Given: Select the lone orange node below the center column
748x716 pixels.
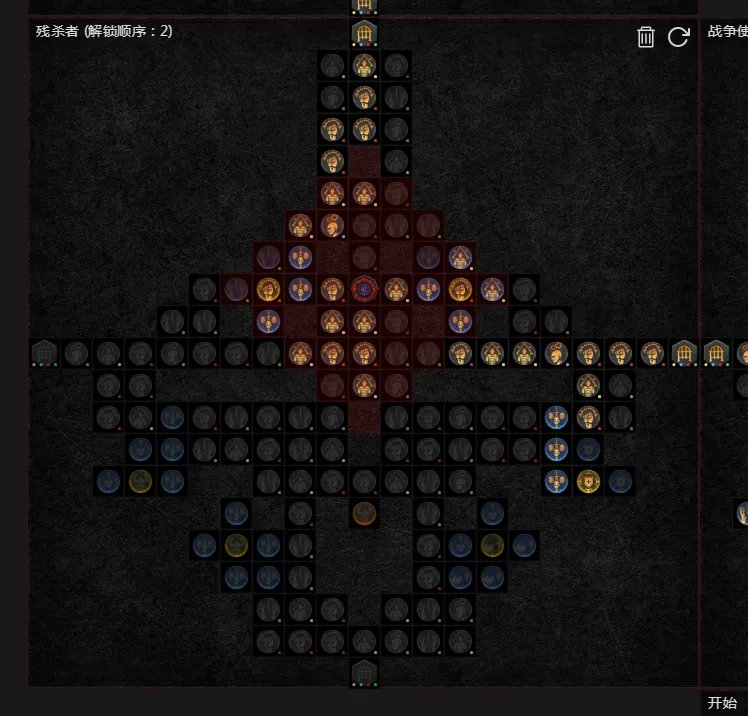Looking at the screenshot, I should 364,513.
